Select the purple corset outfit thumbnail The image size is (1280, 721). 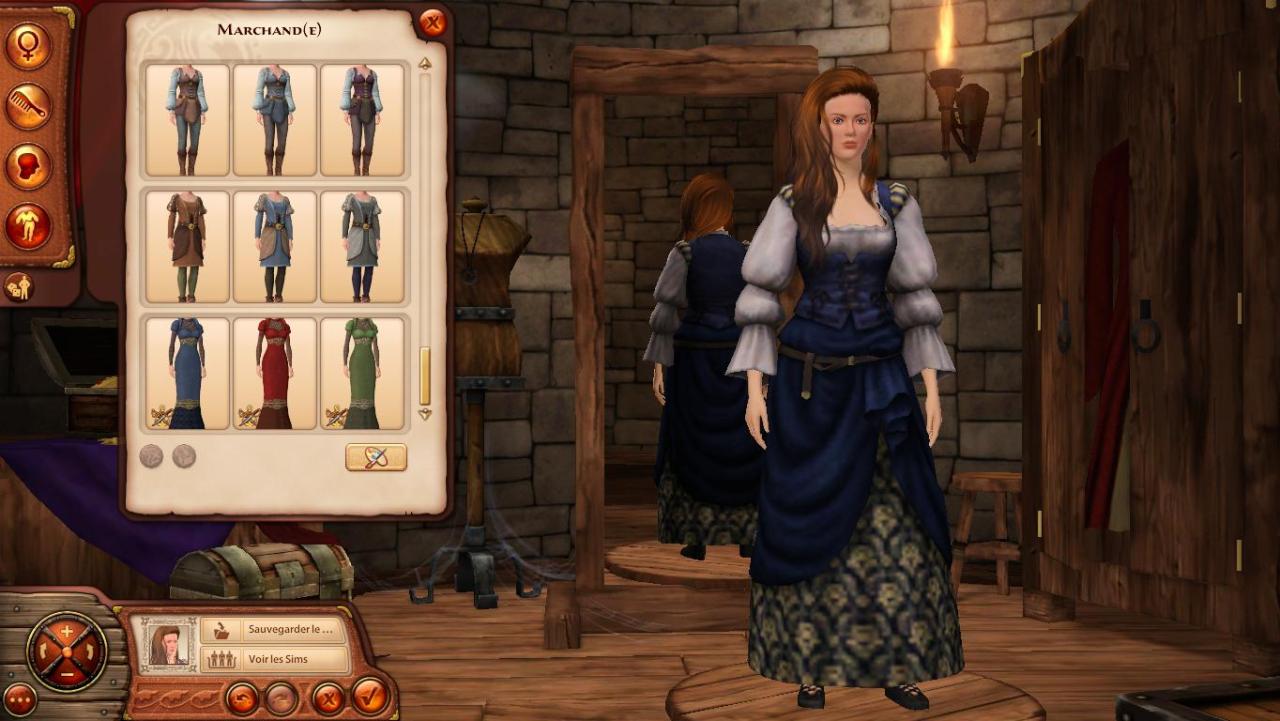[362, 120]
